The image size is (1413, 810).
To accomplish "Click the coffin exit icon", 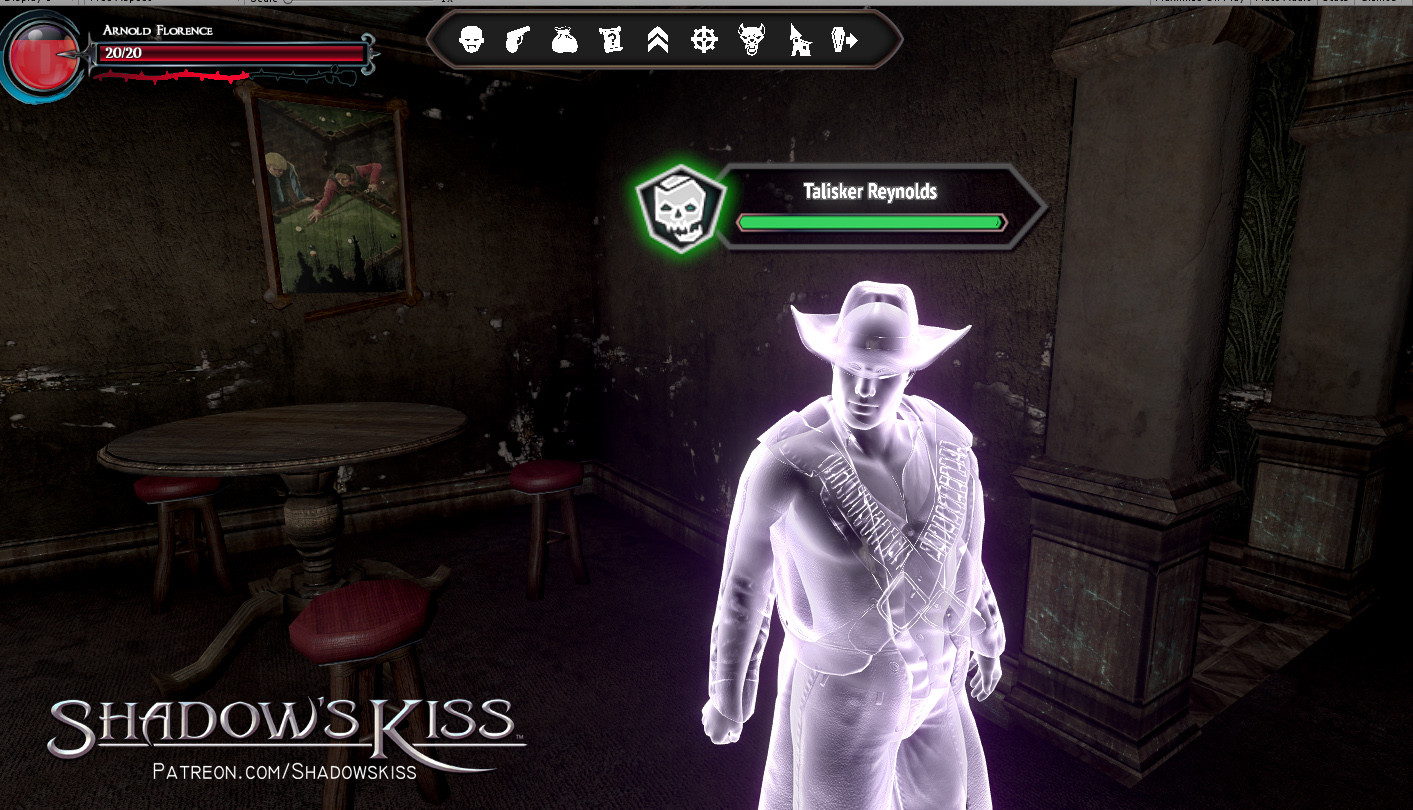I will point(843,39).
